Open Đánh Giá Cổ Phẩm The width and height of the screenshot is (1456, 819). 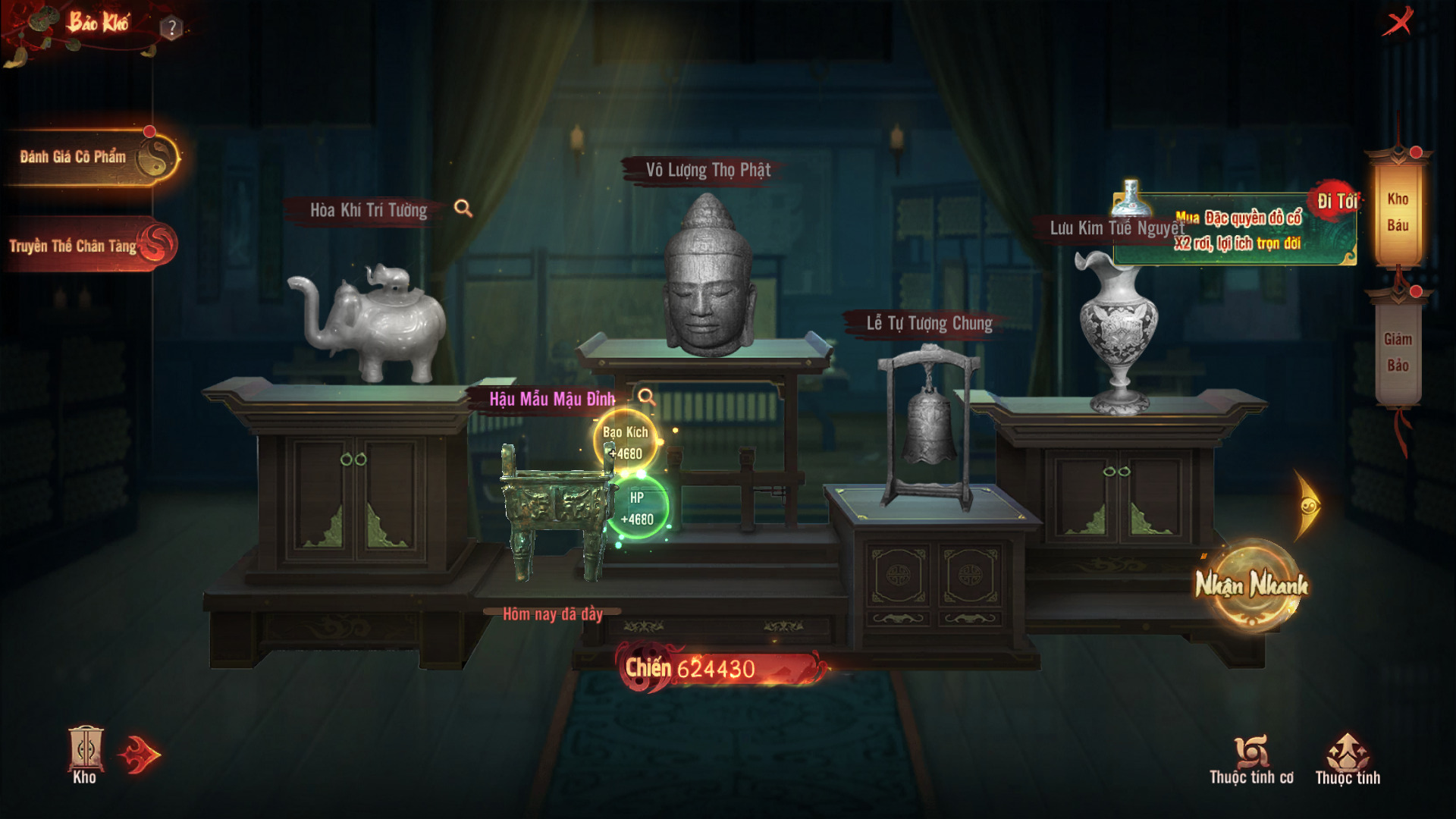click(91, 157)
